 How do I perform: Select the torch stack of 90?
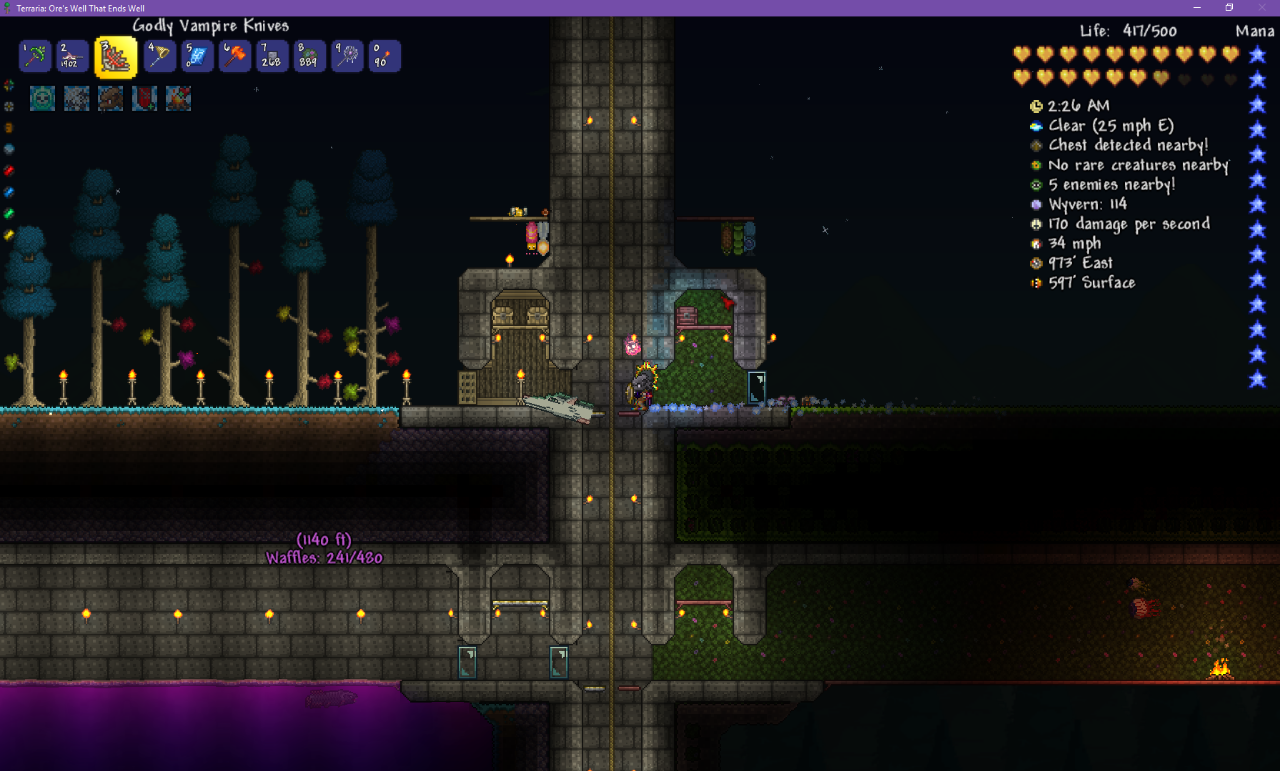click(384, 56)
